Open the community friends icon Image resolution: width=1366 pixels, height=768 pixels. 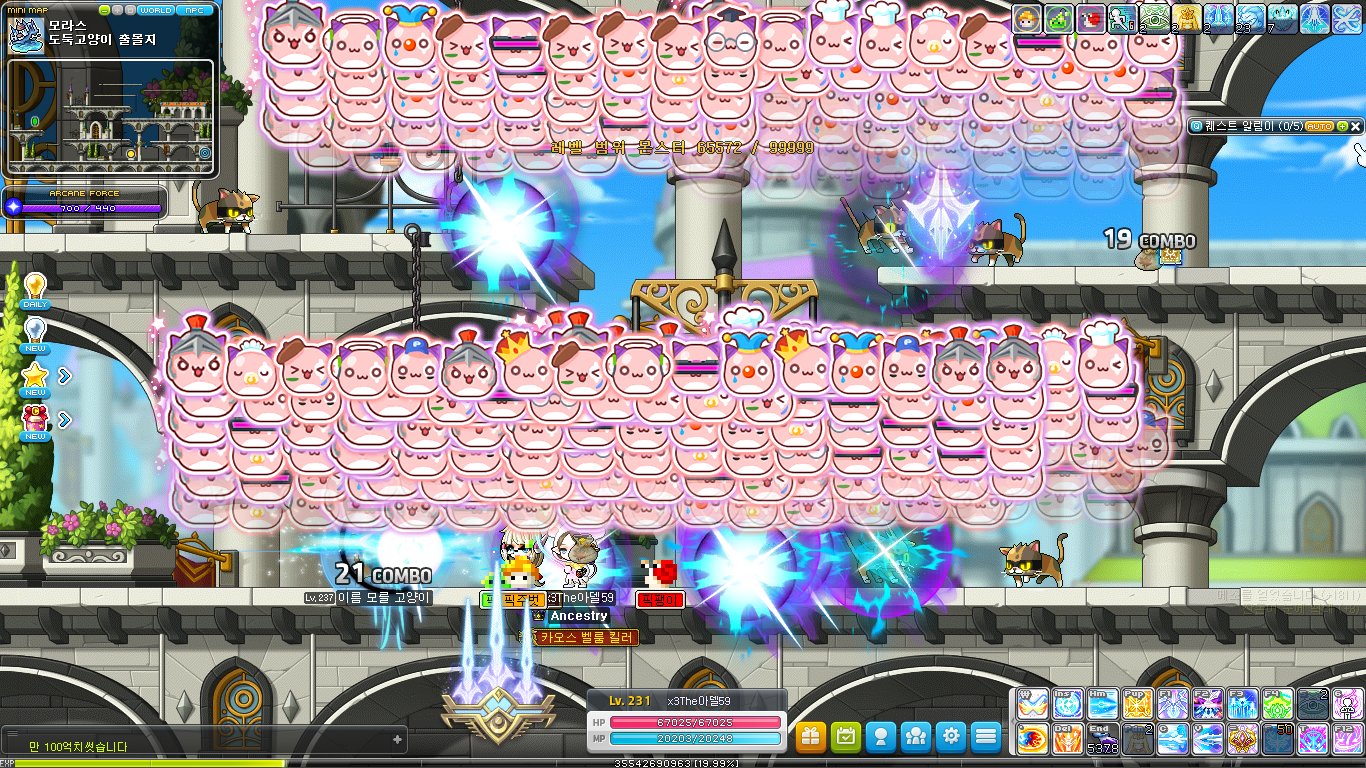point(913,736)
